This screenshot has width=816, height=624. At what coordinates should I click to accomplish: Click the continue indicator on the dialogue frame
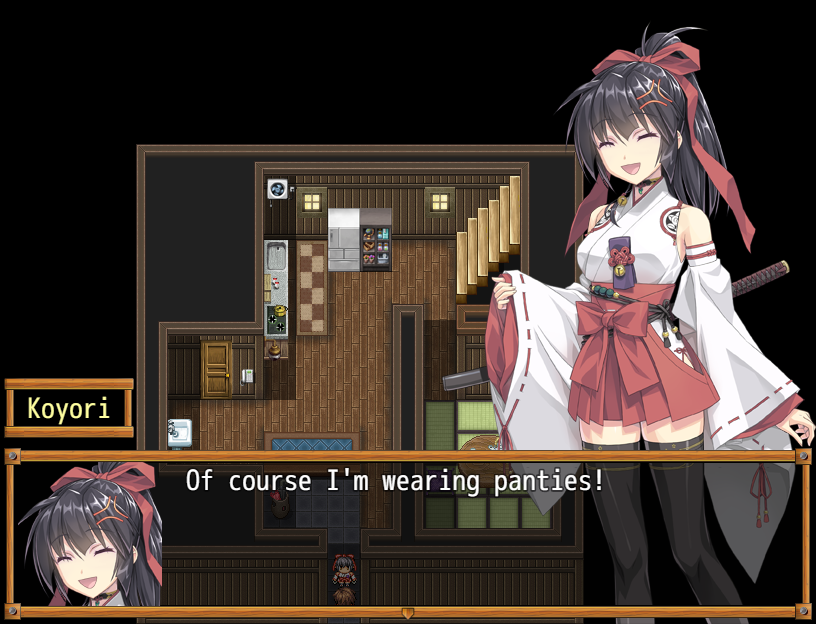(407, 612)
